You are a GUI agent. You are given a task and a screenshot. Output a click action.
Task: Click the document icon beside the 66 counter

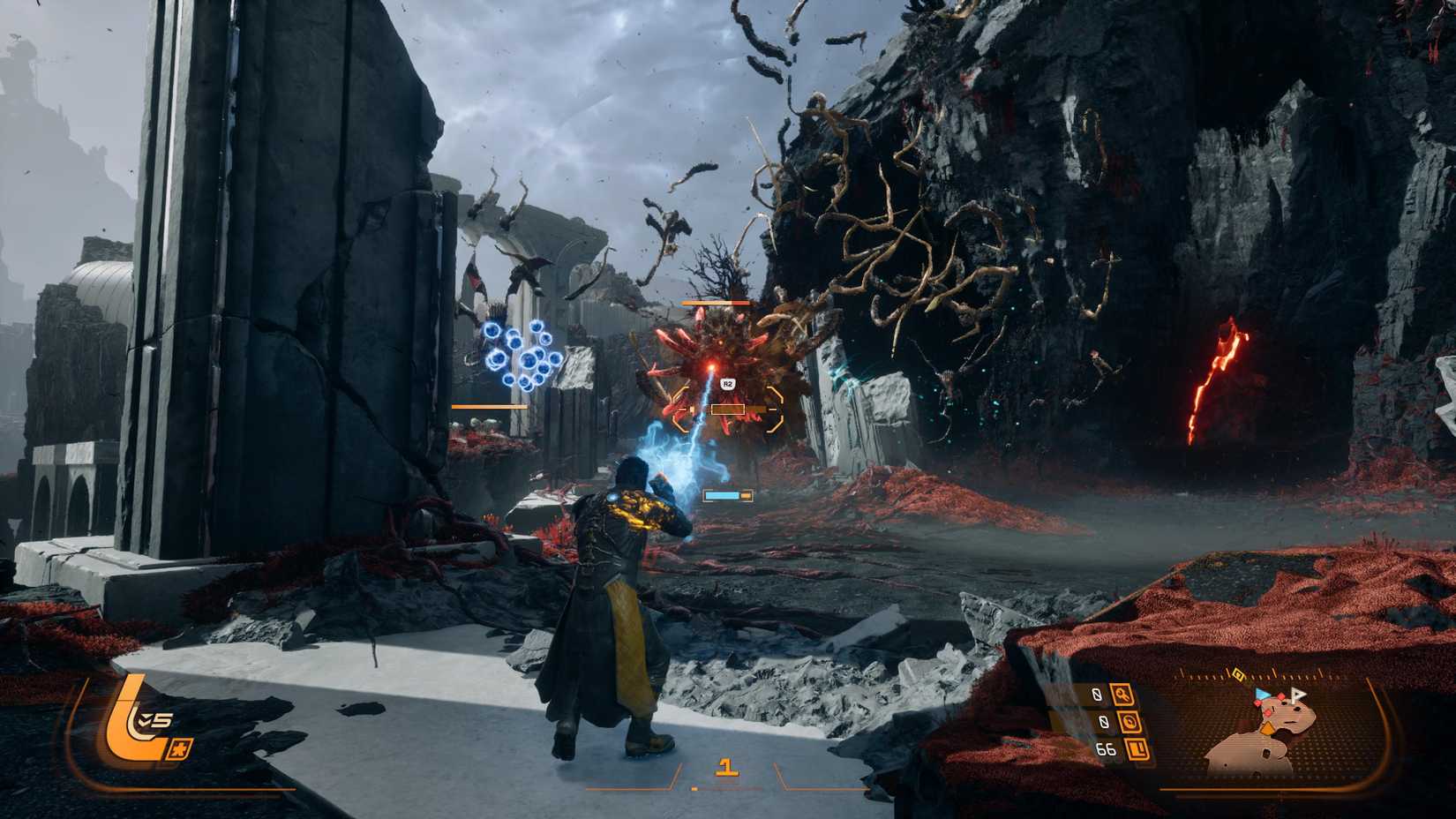(1137, 750)
